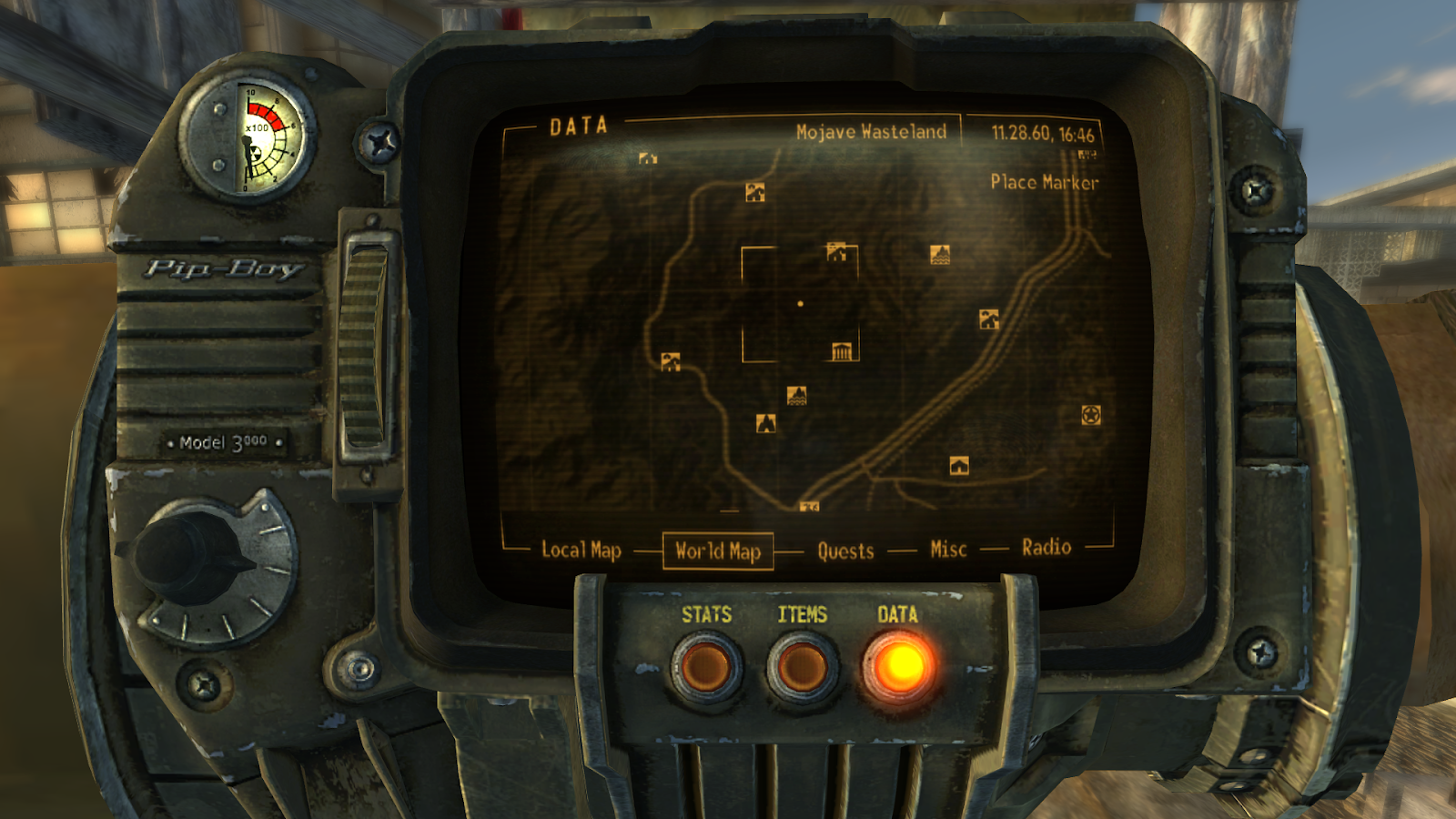Click the water-and-rocks marker south of center
Image resolution: width=1456 pixels, height=819 pixels.
pos(795,396)
